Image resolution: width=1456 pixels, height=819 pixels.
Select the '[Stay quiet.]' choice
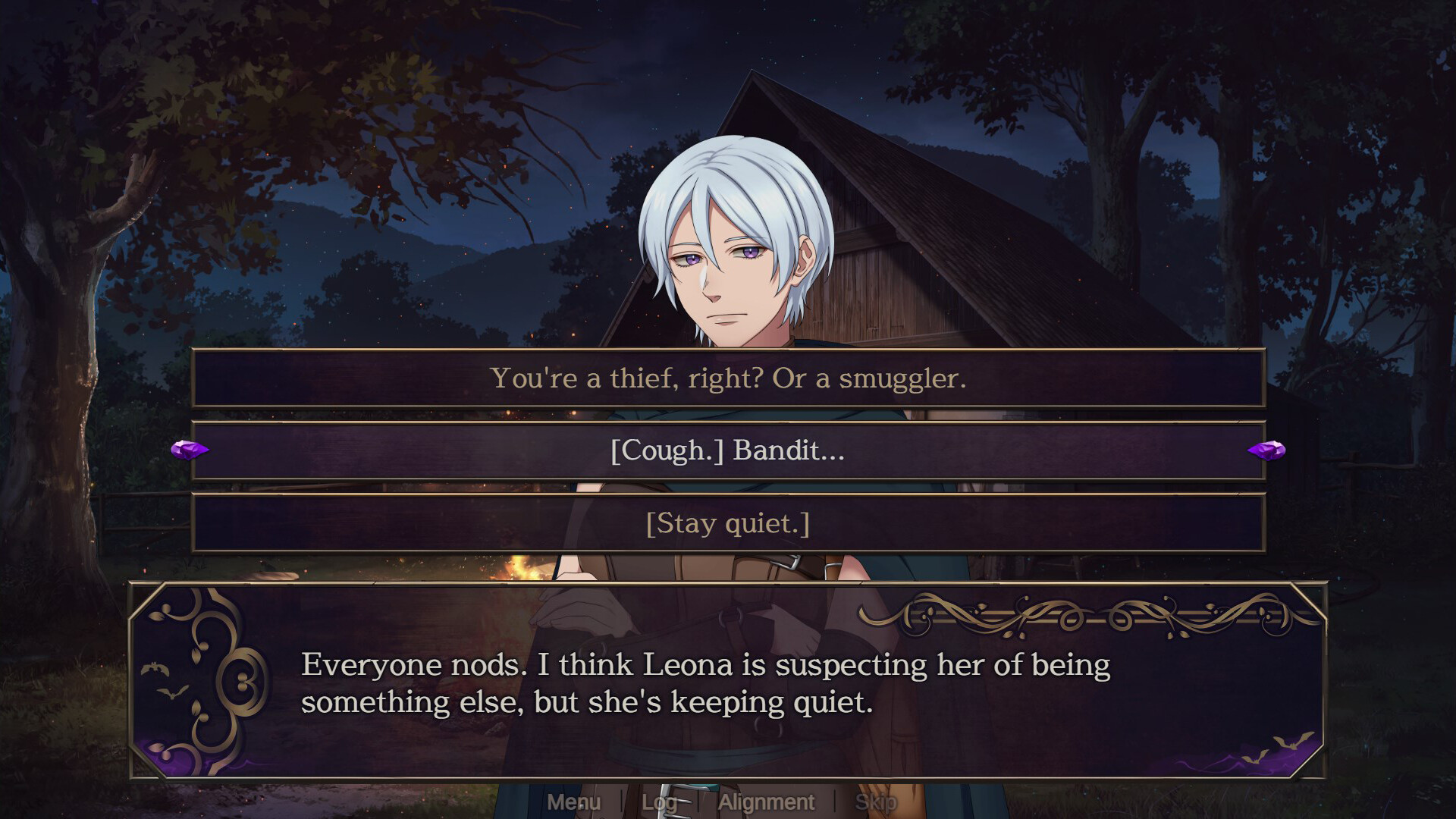[728, 522]
